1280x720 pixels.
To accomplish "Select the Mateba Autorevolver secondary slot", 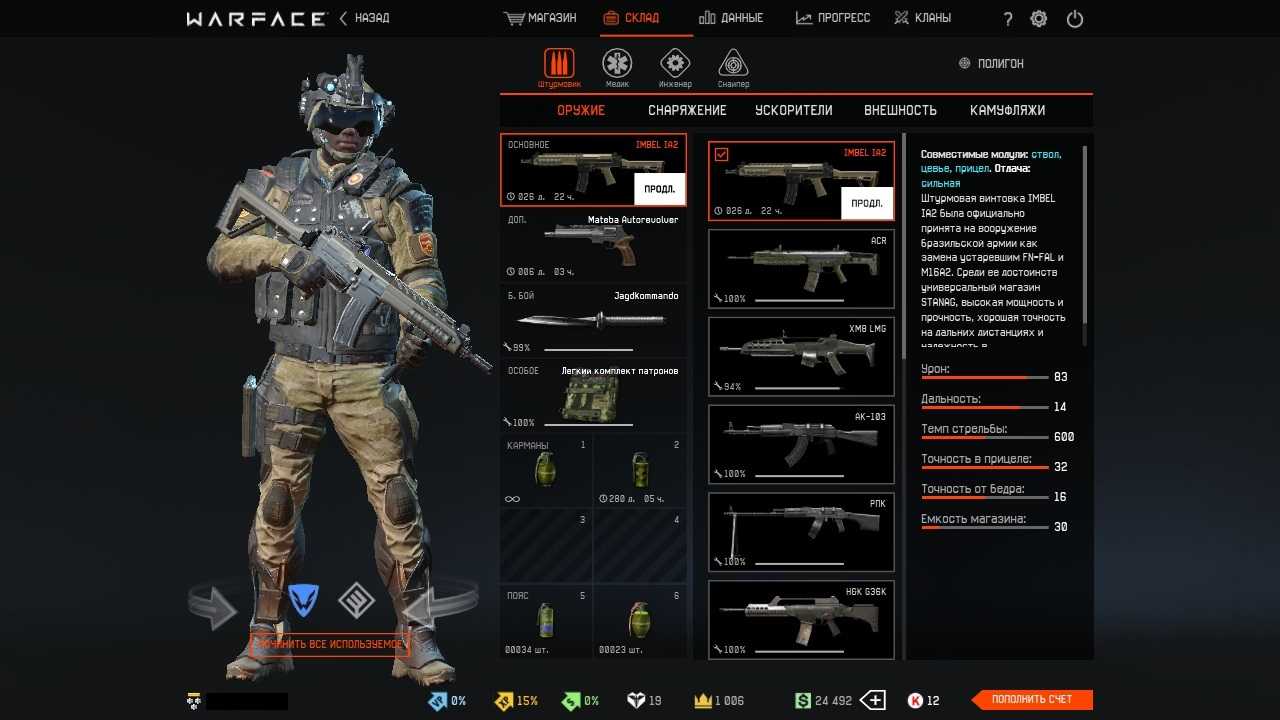I will [x=593, y=245].
